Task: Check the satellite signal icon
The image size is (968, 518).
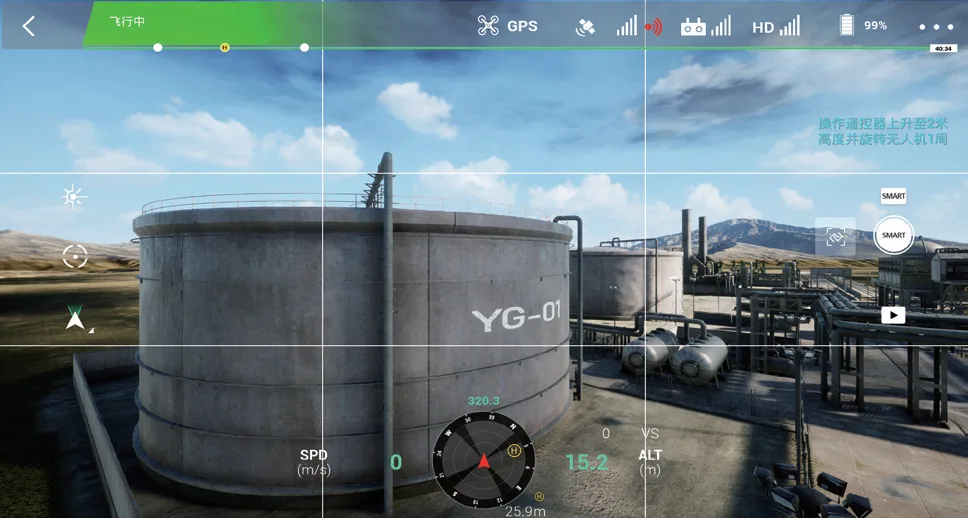Action: pos(585,27)
